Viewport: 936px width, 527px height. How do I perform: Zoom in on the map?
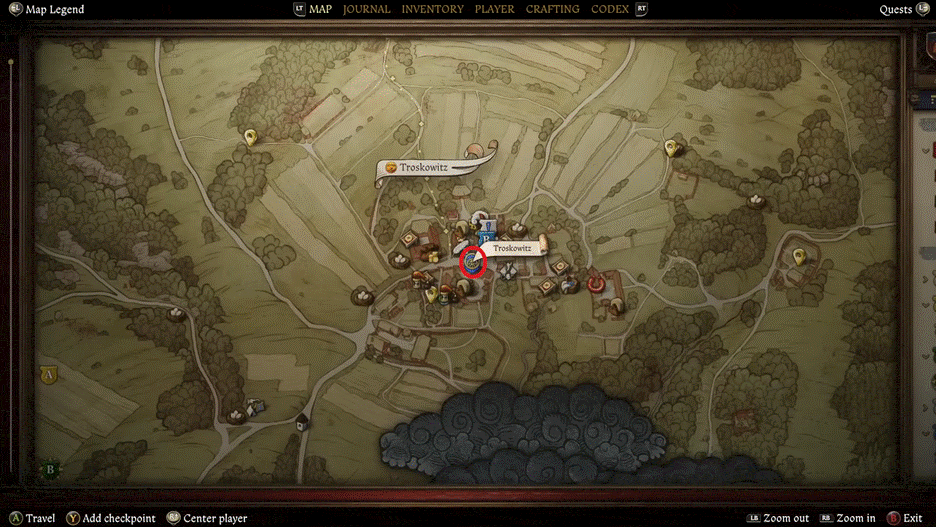click(855, 518)
